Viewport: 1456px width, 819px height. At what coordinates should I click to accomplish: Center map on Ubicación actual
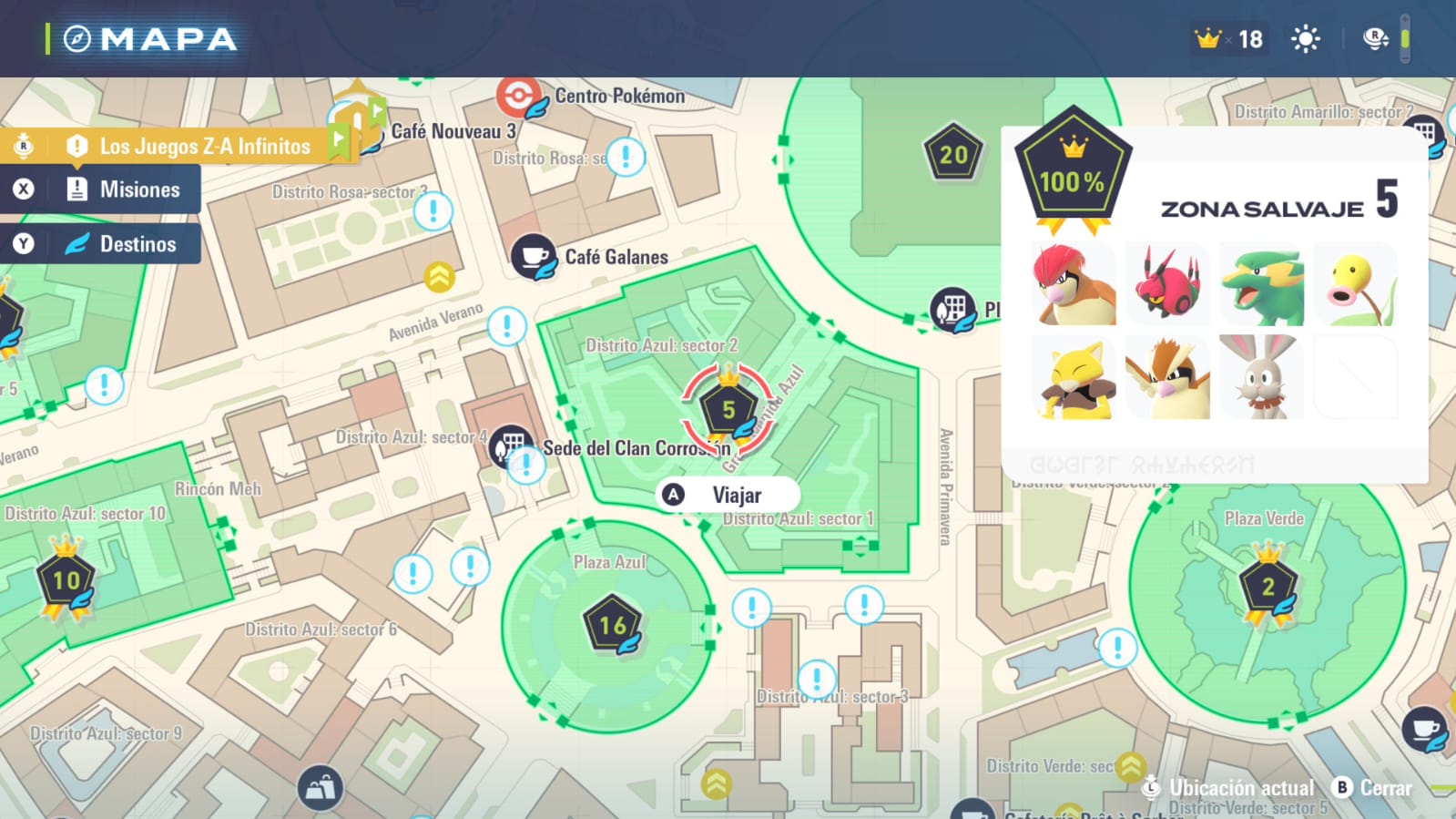(1229, 788)
